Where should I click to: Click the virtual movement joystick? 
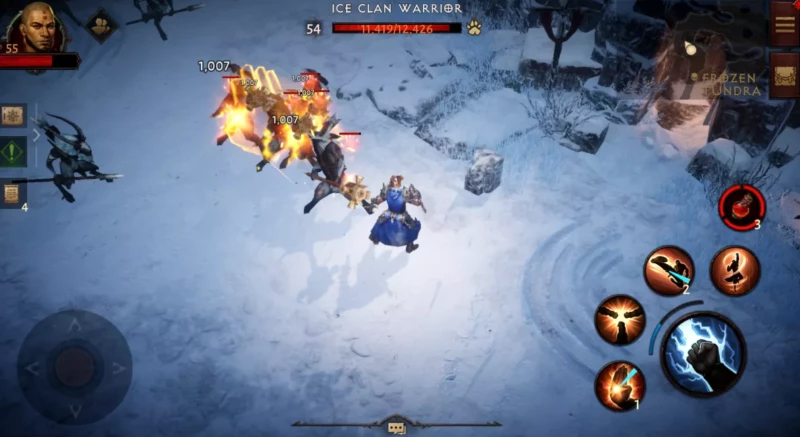tap(74, 367)
